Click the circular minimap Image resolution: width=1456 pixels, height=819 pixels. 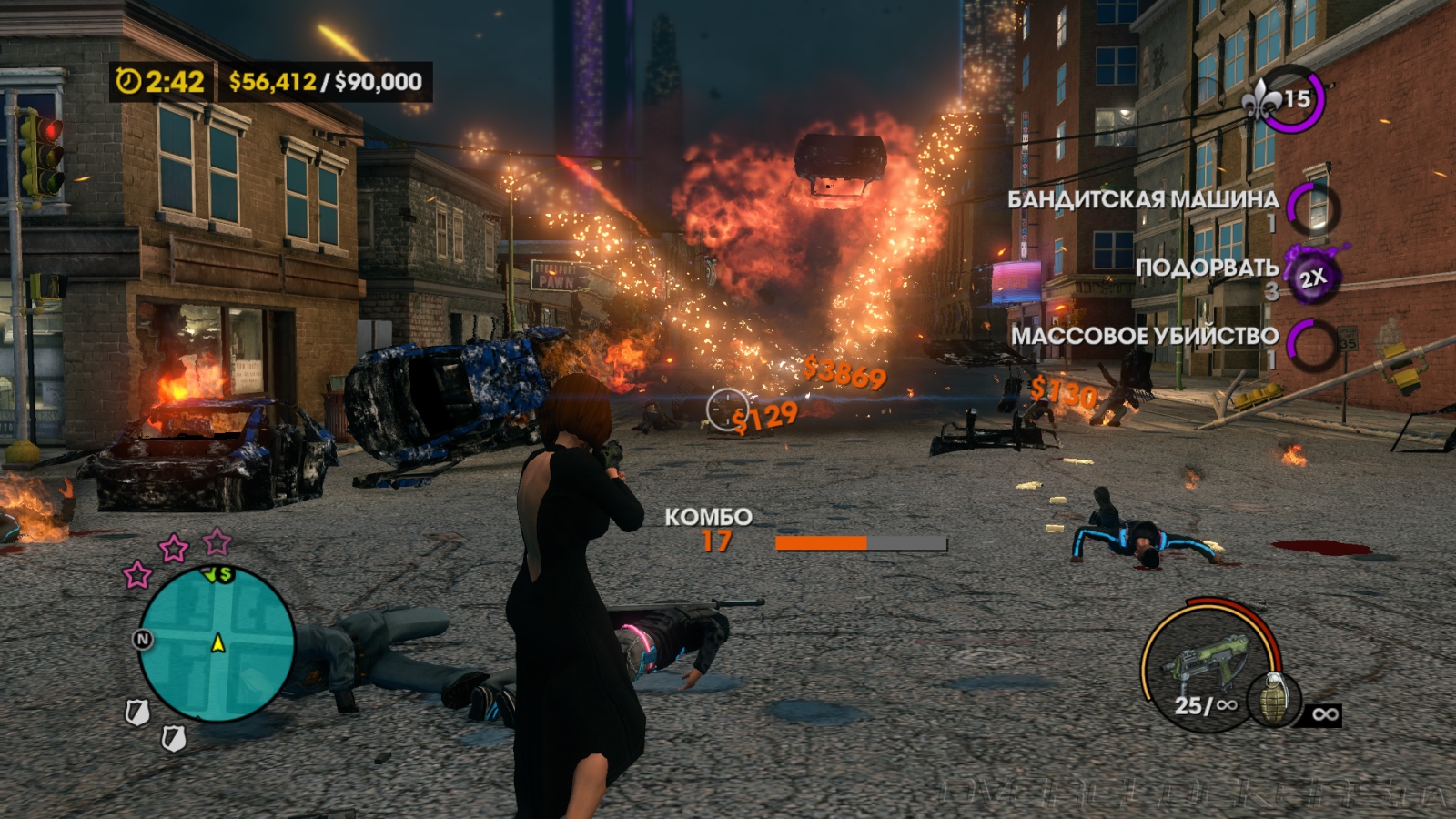217,644
